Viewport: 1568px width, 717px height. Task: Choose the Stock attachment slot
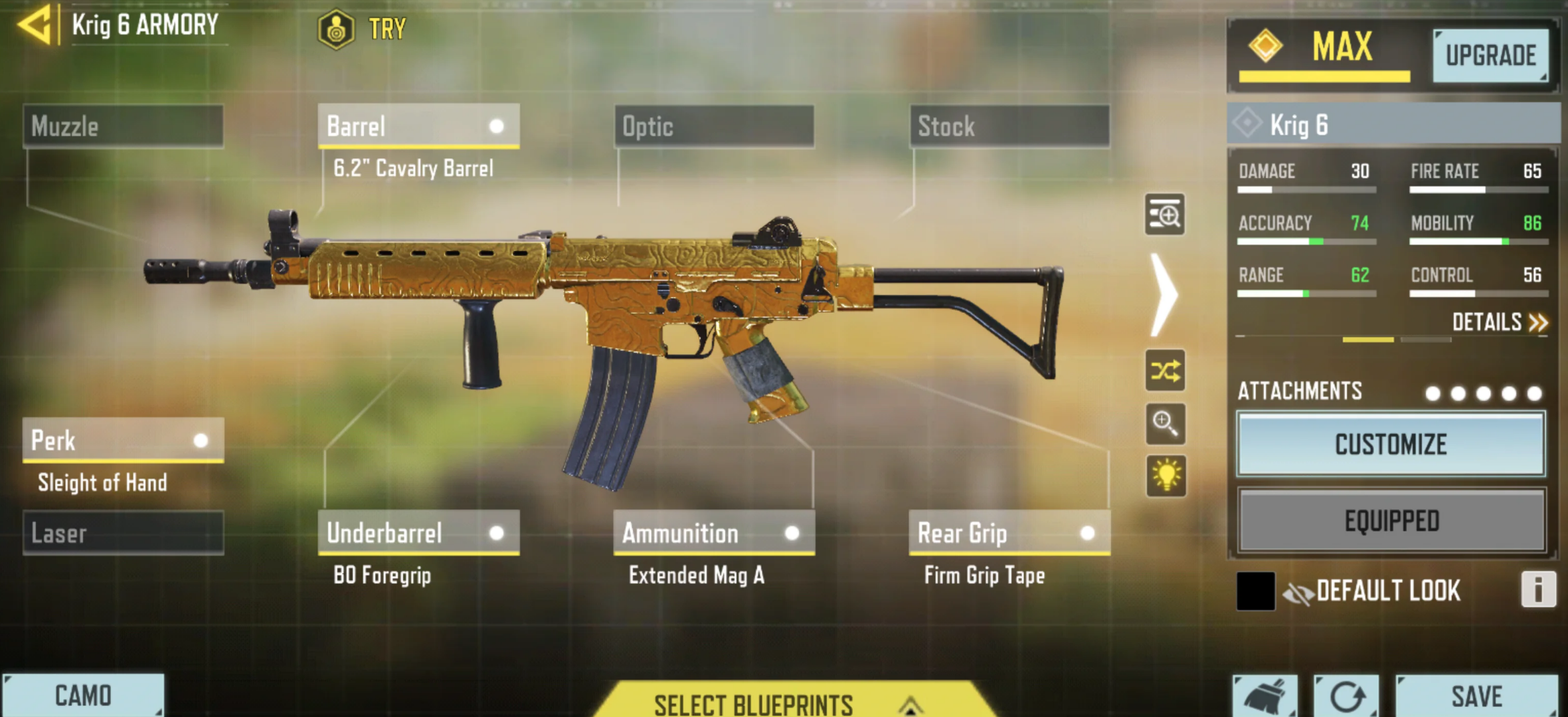coord(1009,126)
